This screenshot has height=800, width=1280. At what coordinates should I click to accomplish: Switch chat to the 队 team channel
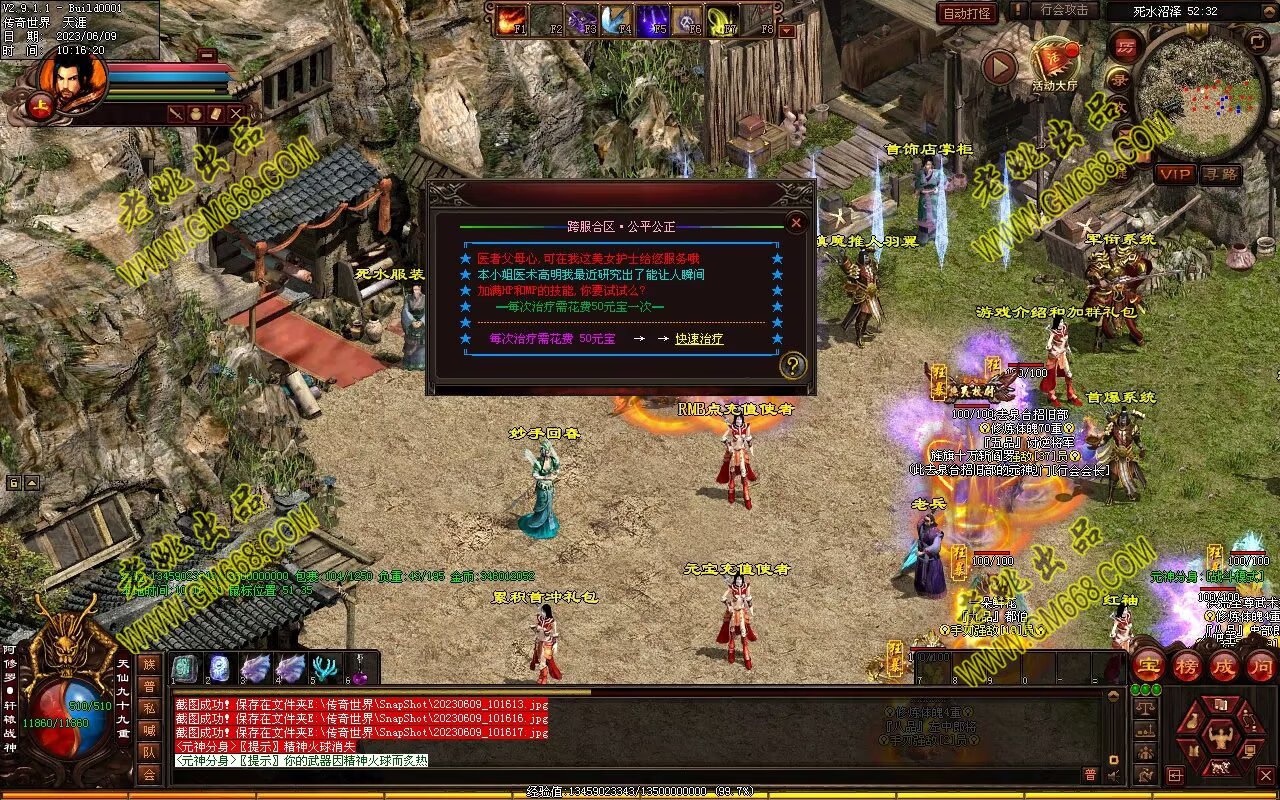[149, 752]
